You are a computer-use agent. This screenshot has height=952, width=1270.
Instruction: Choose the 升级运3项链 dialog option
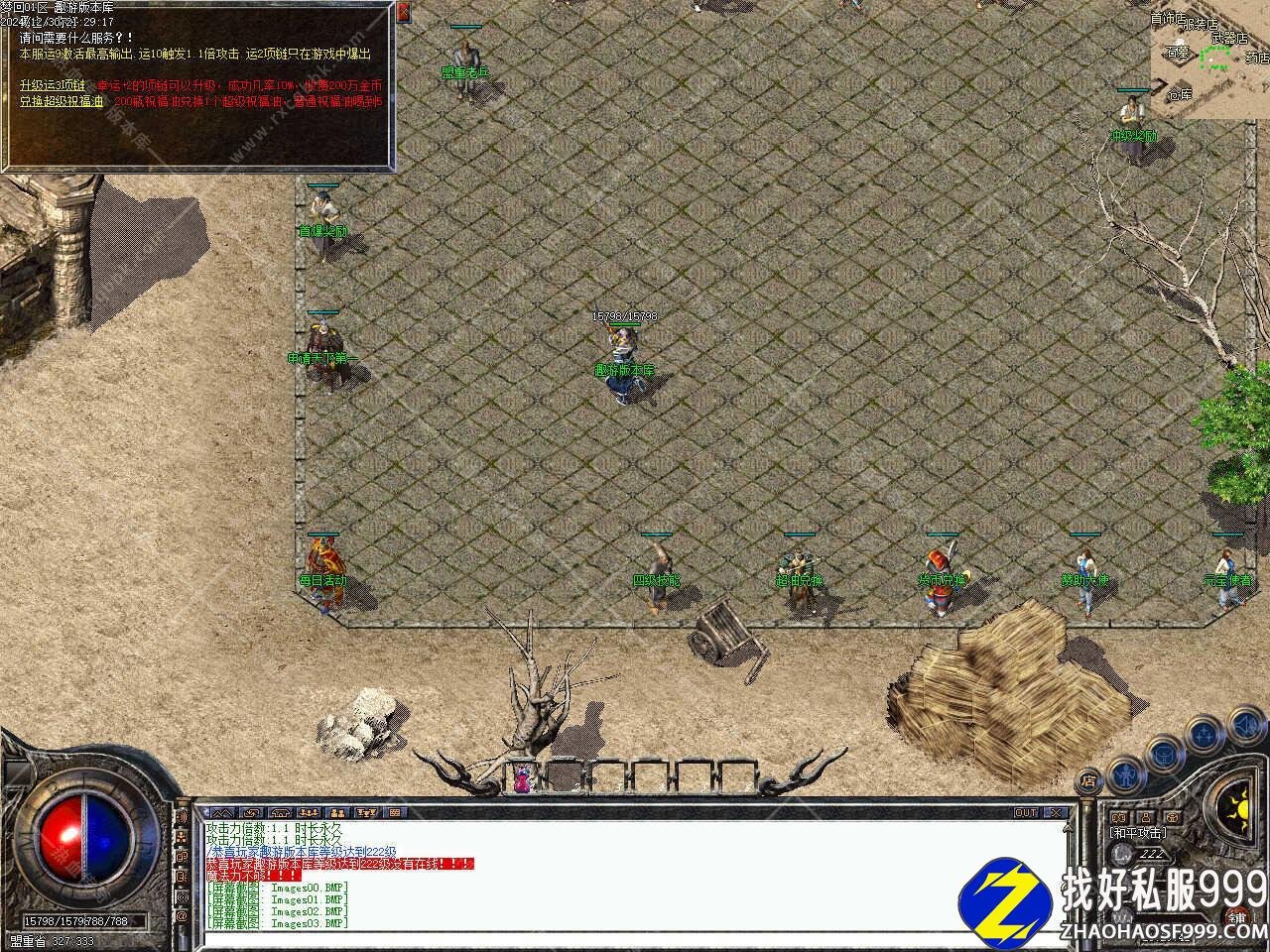[x=52, y=84]
